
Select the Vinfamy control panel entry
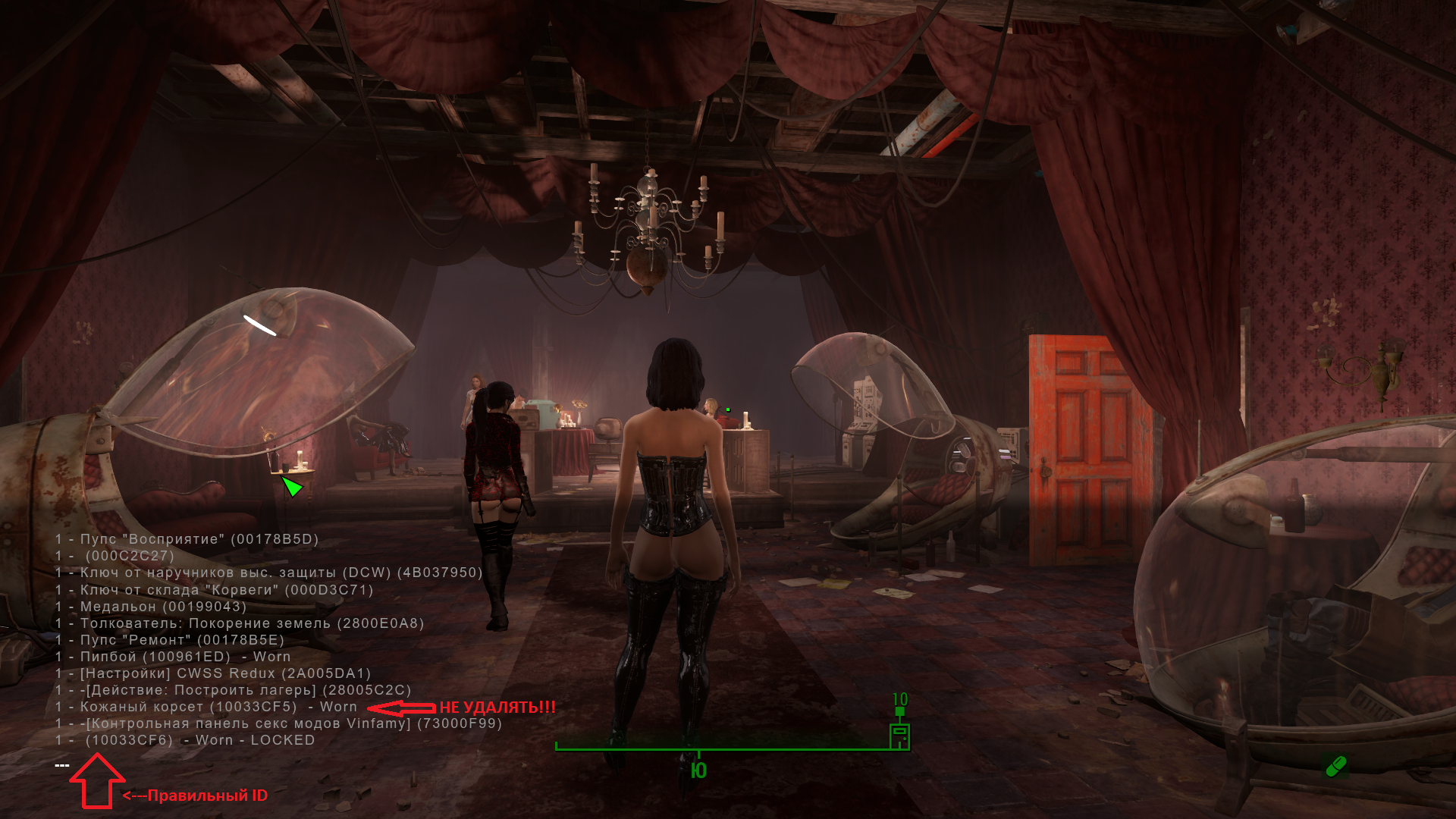(278, 723)
